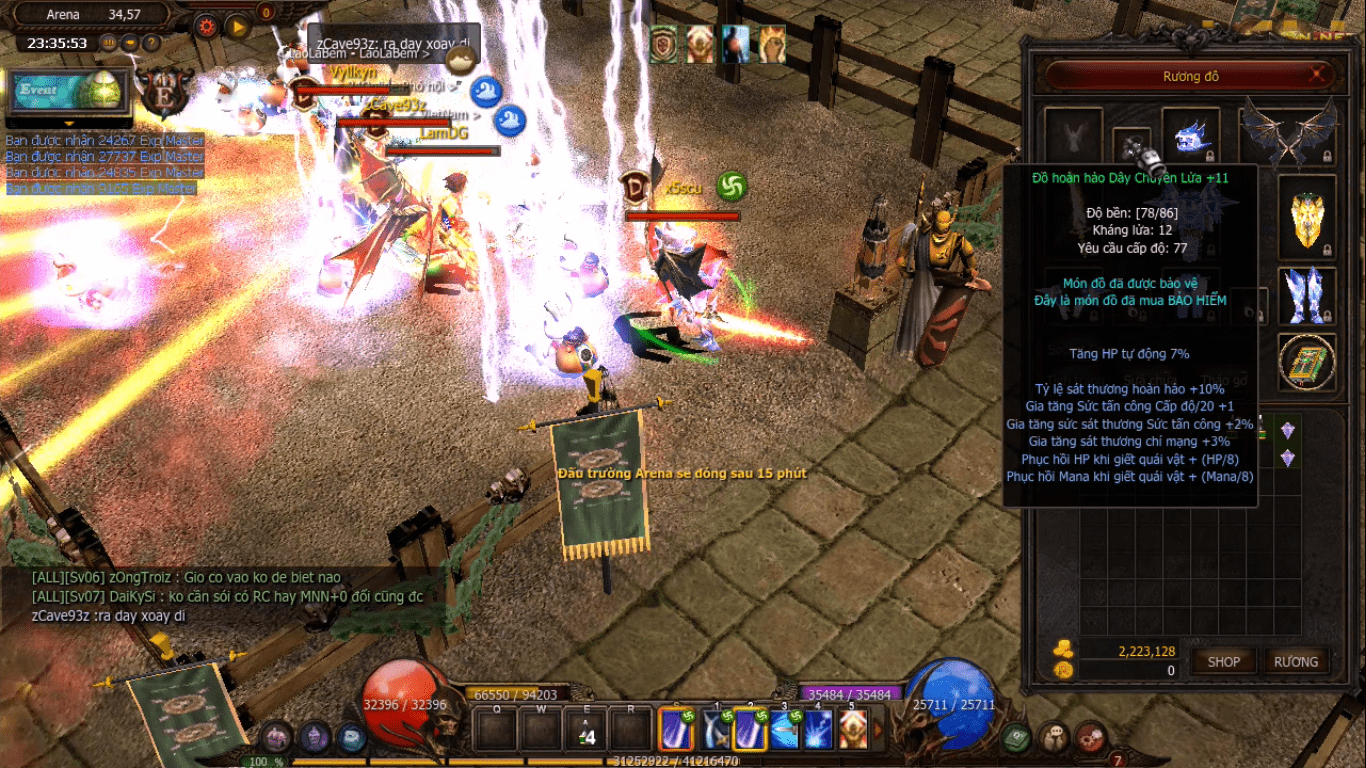1366x768 pixels.
Task: Click the E emblem shield icon
Action: click(161, 92)
